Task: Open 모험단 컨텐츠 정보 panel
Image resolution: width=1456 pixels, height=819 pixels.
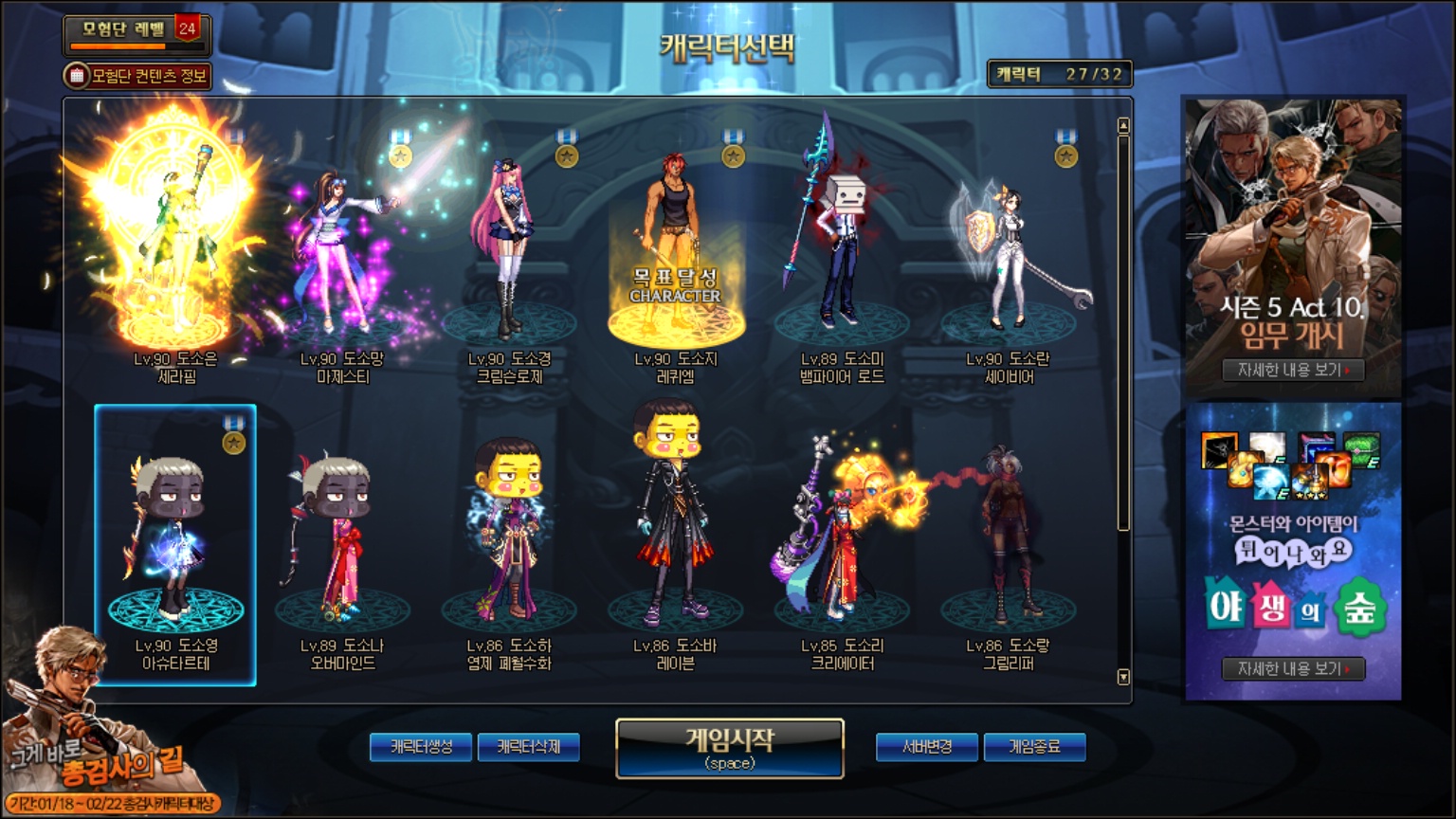Action: tap(138, 76)
